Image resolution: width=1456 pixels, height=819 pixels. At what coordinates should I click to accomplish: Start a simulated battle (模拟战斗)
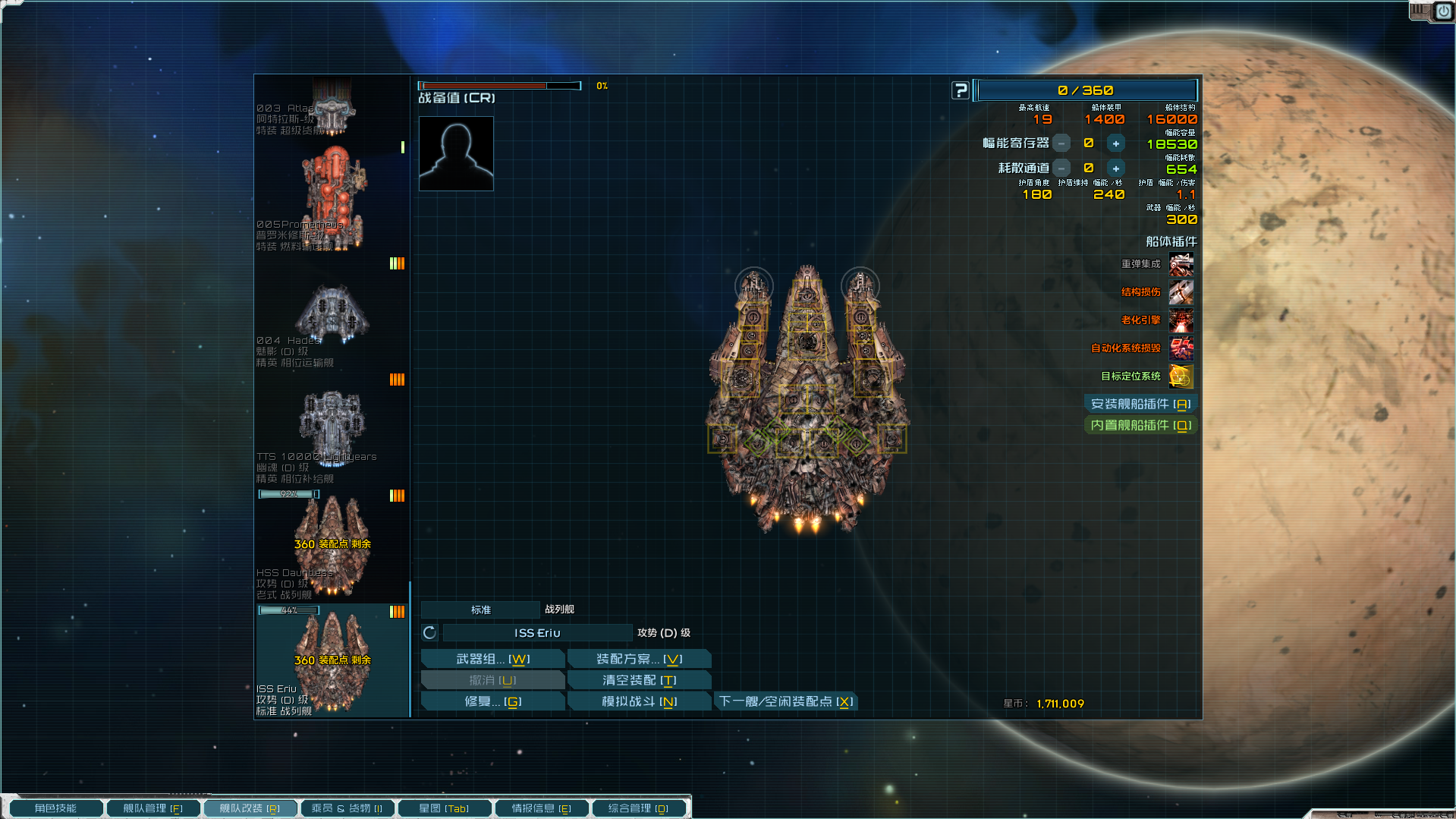point(639,701)
